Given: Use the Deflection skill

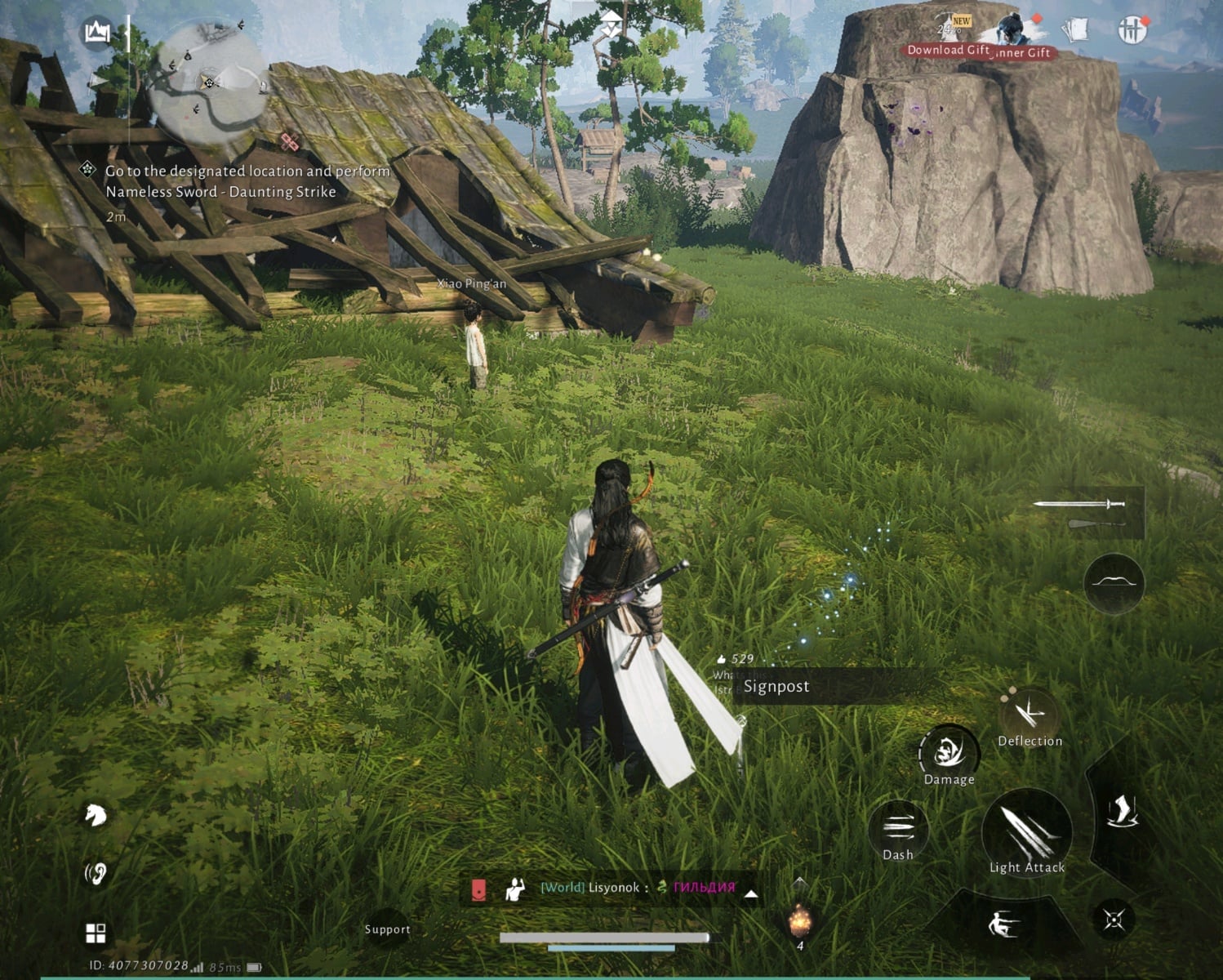Looking at the screenshot, I should click(x=1029, y=716).
